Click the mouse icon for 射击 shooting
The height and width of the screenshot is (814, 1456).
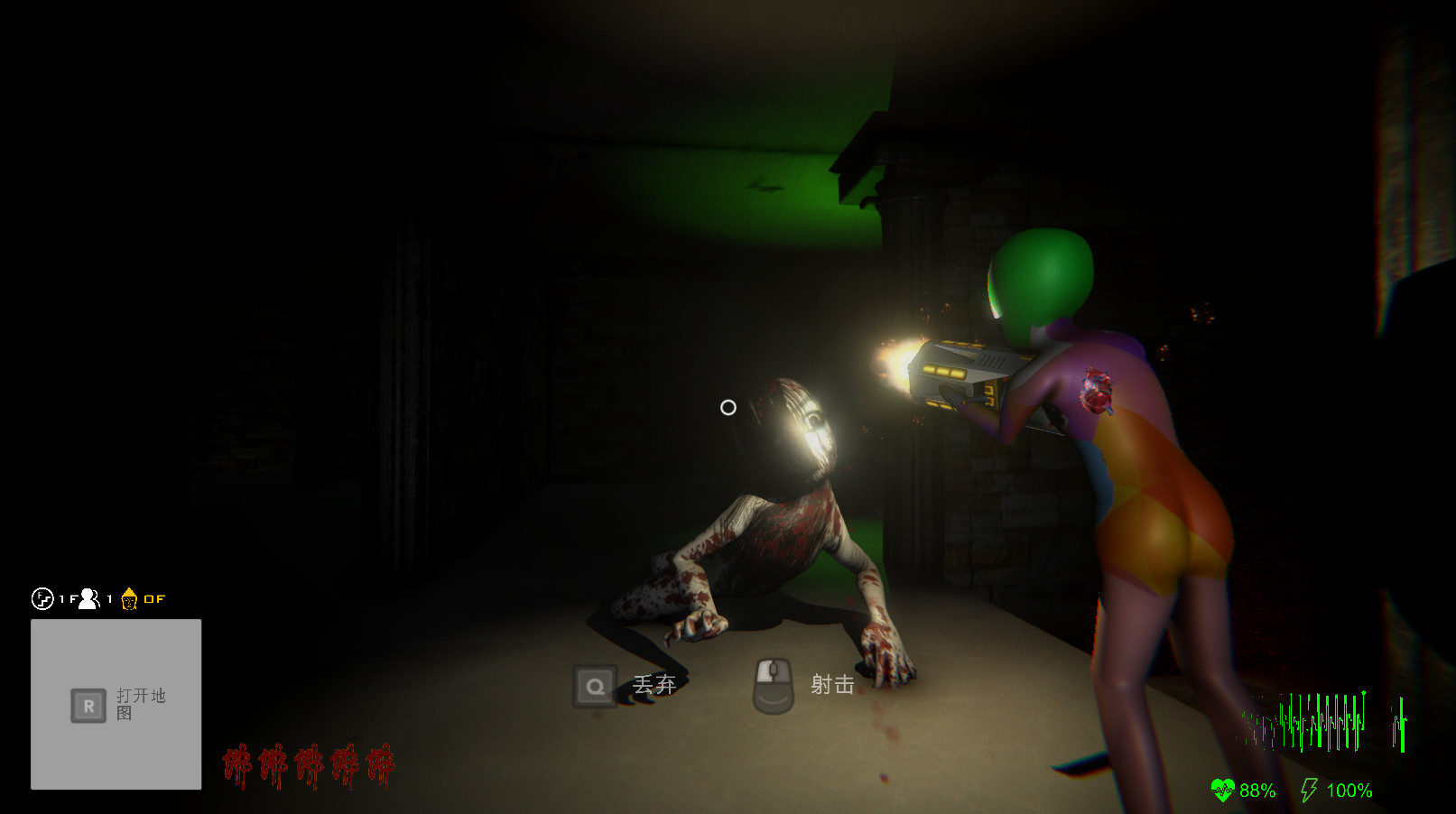point(771,686)
